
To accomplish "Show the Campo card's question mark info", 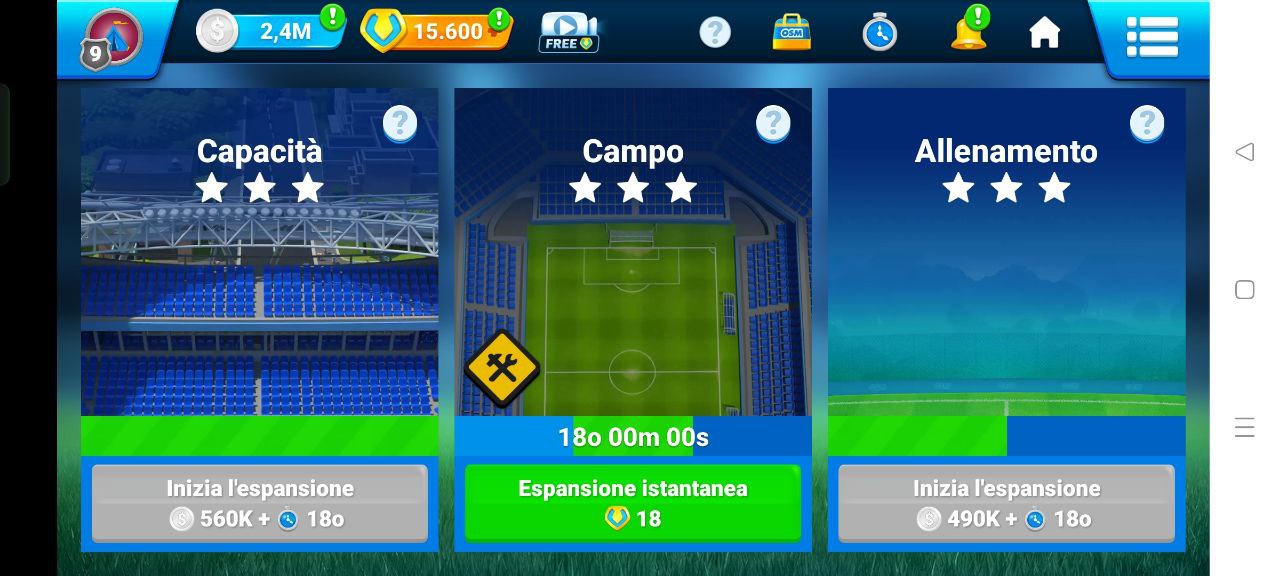I will pyautogui.click(x=773, y=124).
